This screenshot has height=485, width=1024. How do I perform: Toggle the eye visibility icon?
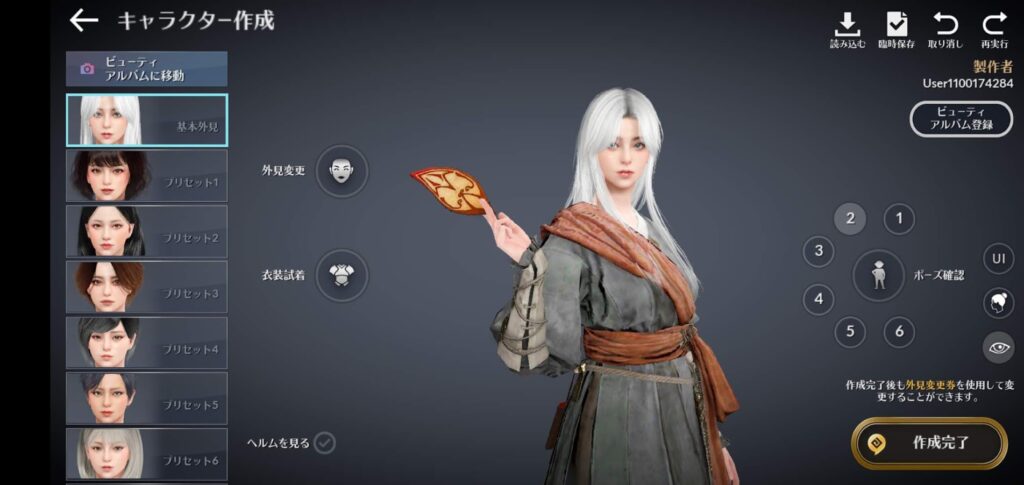[x=998, y=347]
